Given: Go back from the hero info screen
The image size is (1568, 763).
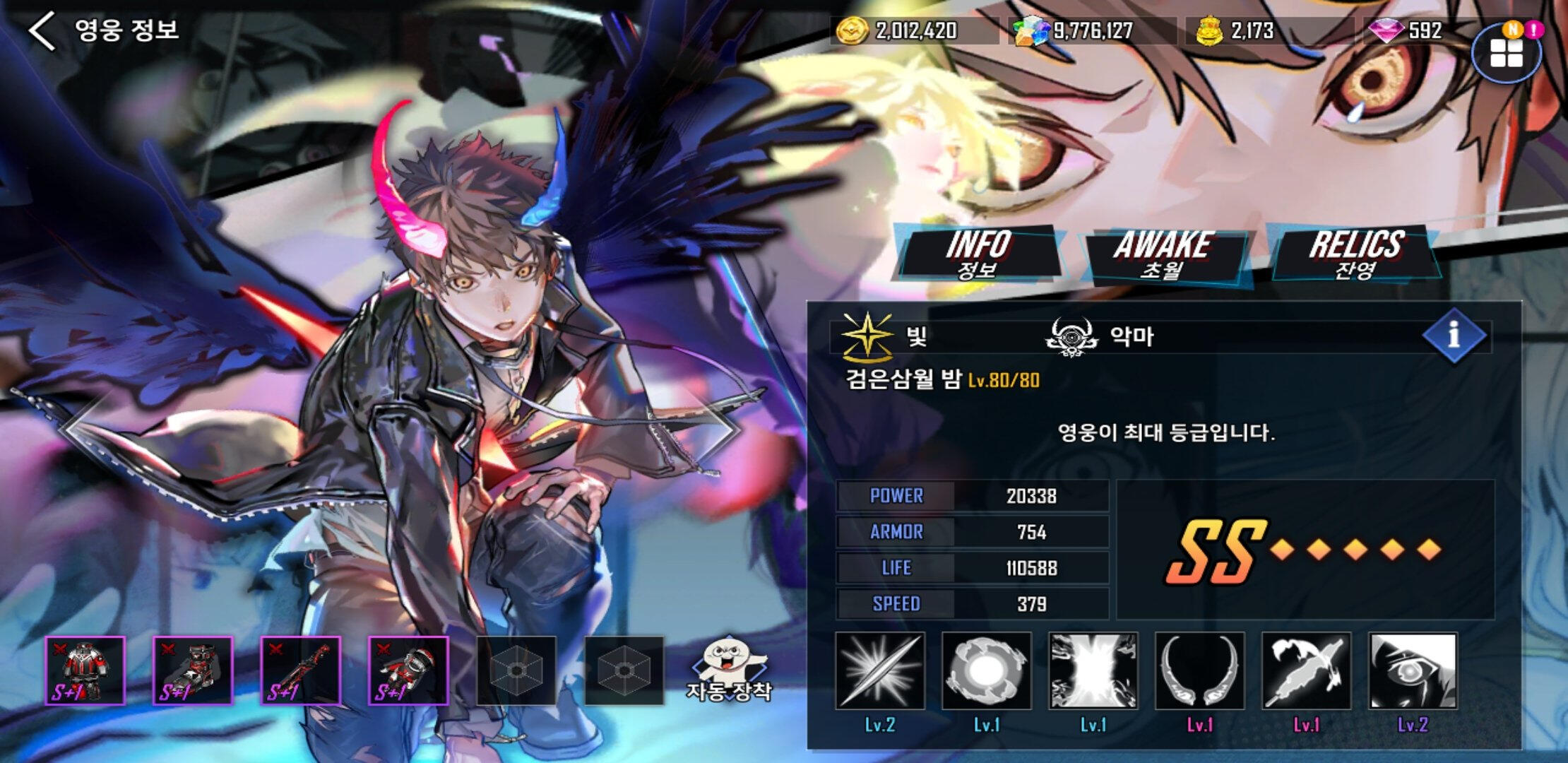Looking at the screenshot, I should pos(42,31).
